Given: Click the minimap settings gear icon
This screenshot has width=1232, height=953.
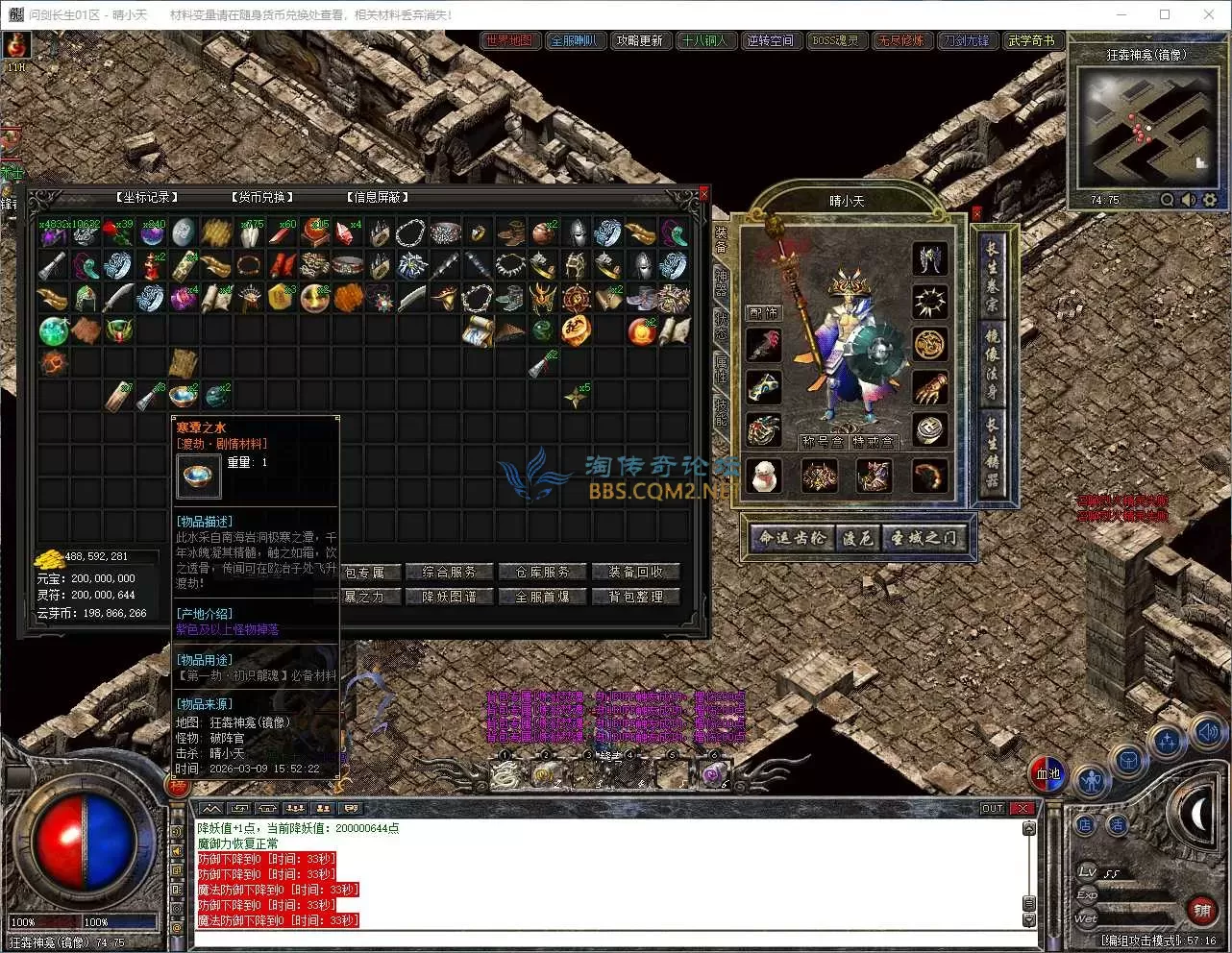Looking at the screenshot, I should click(x=1210, y=200).
